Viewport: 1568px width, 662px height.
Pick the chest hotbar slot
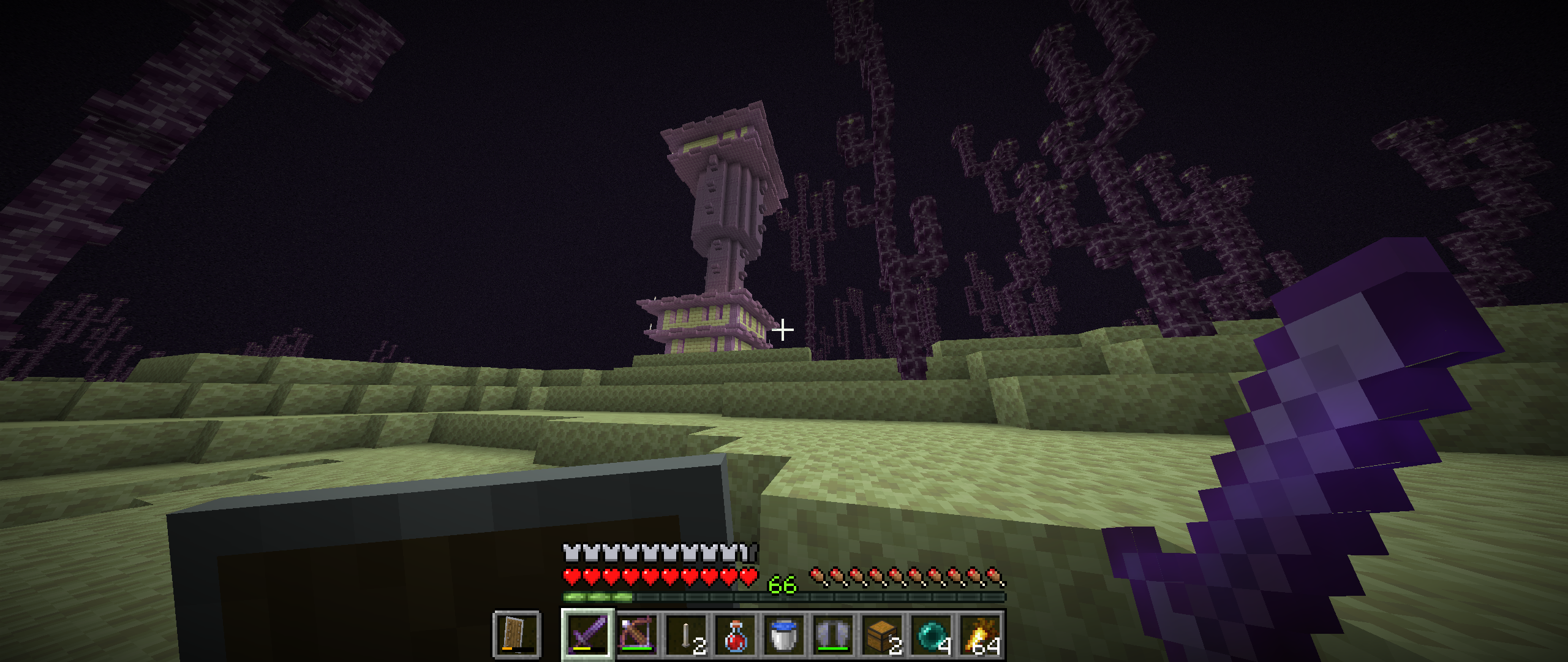[x=882, y=634]
